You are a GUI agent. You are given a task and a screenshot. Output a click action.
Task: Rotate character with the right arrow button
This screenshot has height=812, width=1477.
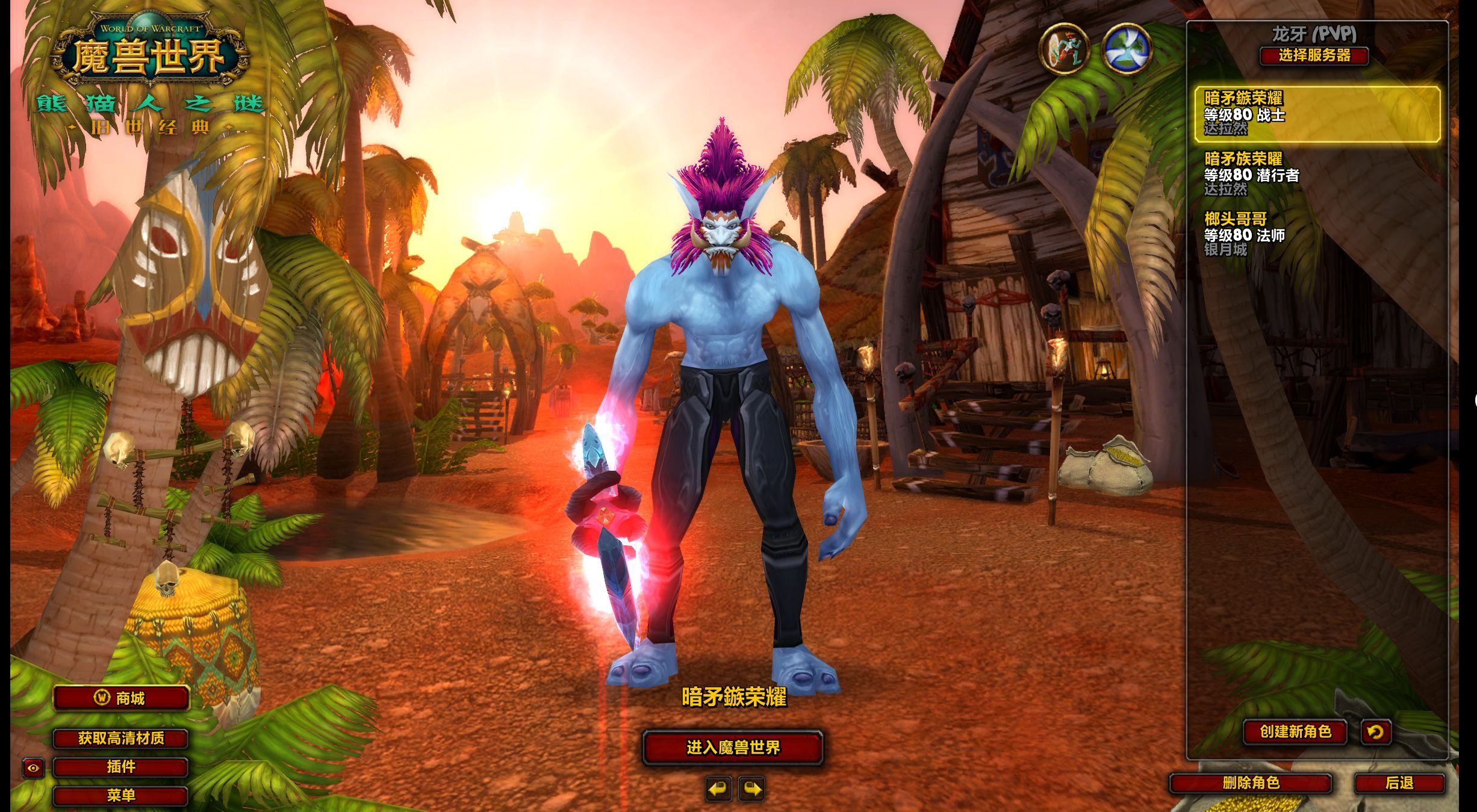coord(753,789)
